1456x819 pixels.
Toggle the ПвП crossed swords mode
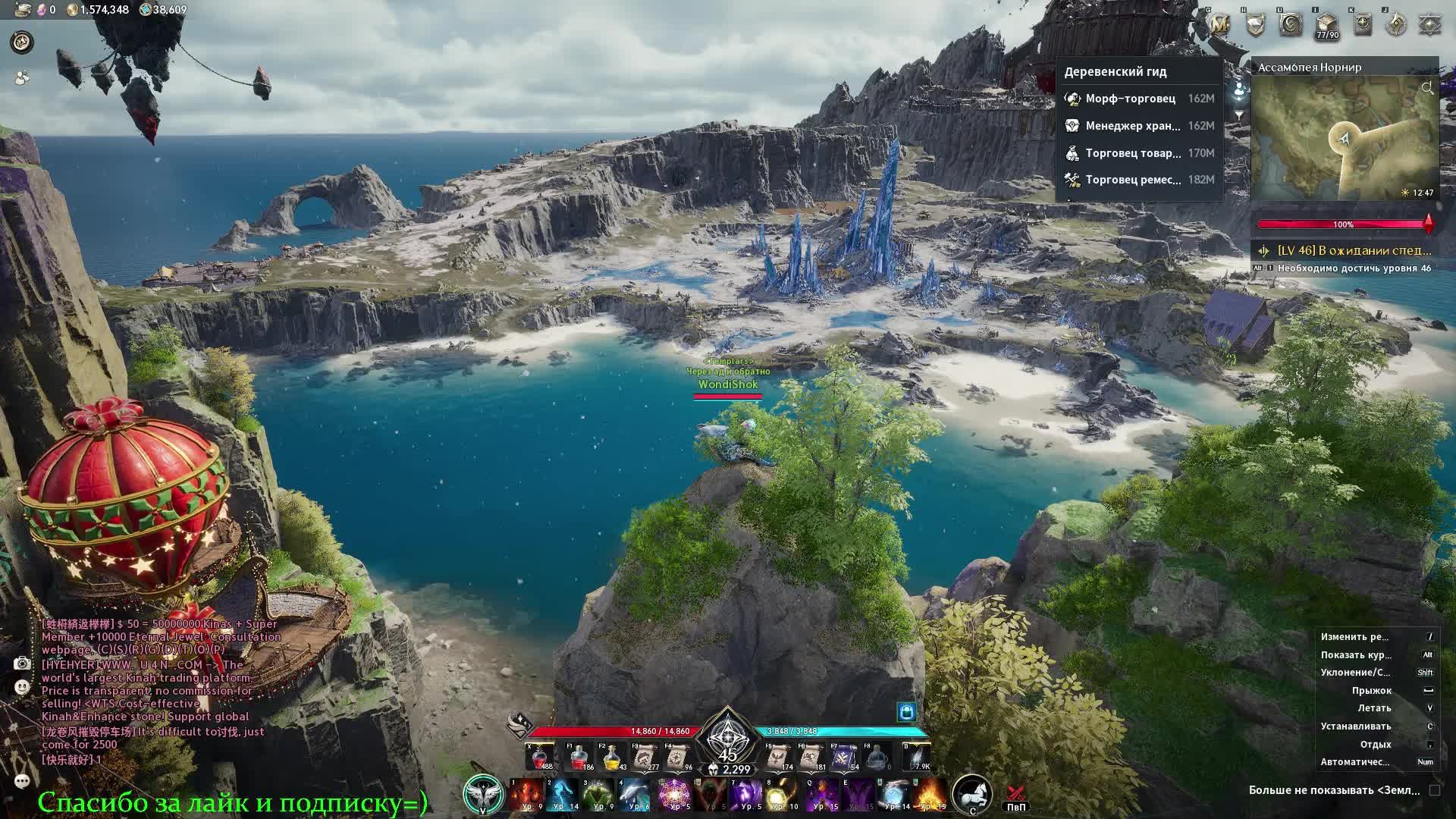pyautogui.click(x=1016, y=795)
